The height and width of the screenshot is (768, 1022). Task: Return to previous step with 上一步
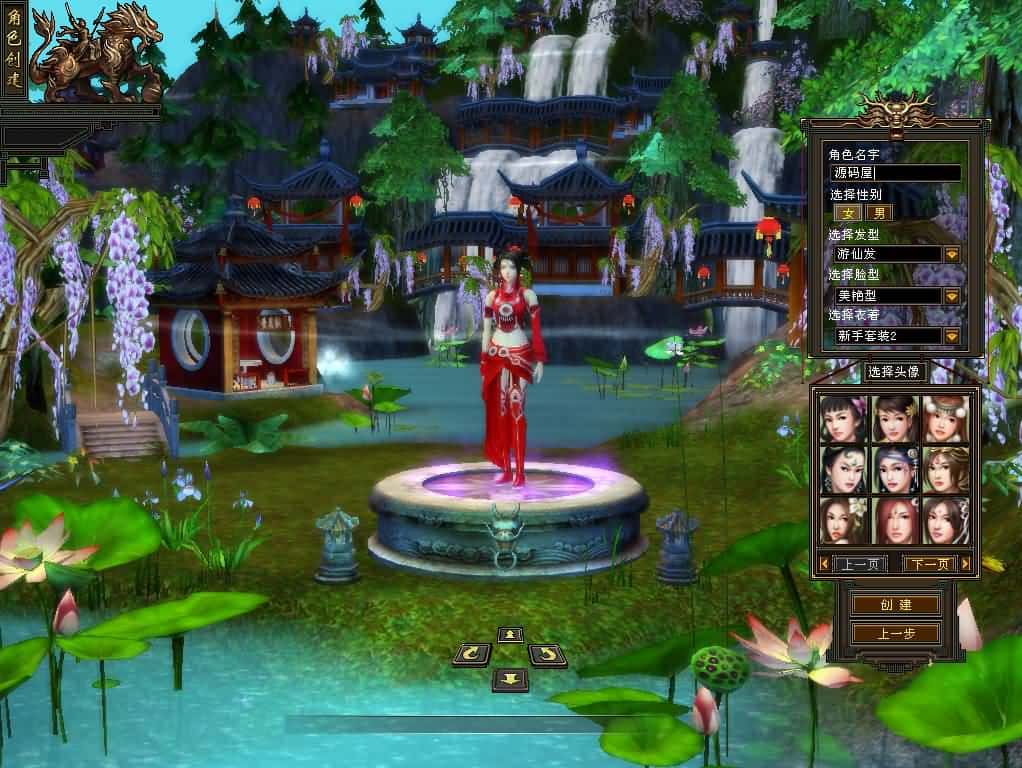coord(895,633)
